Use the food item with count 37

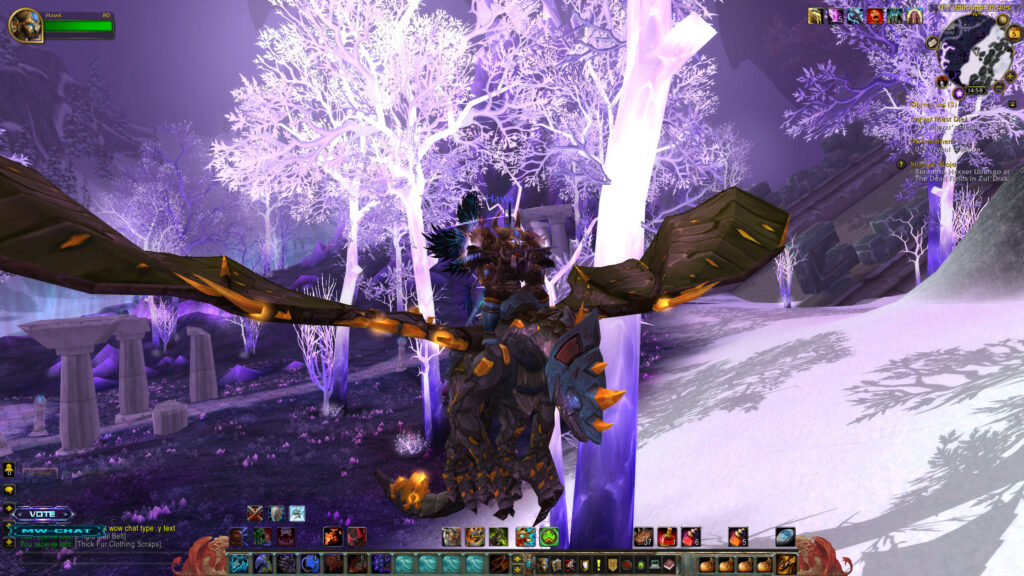pos(643,537)
